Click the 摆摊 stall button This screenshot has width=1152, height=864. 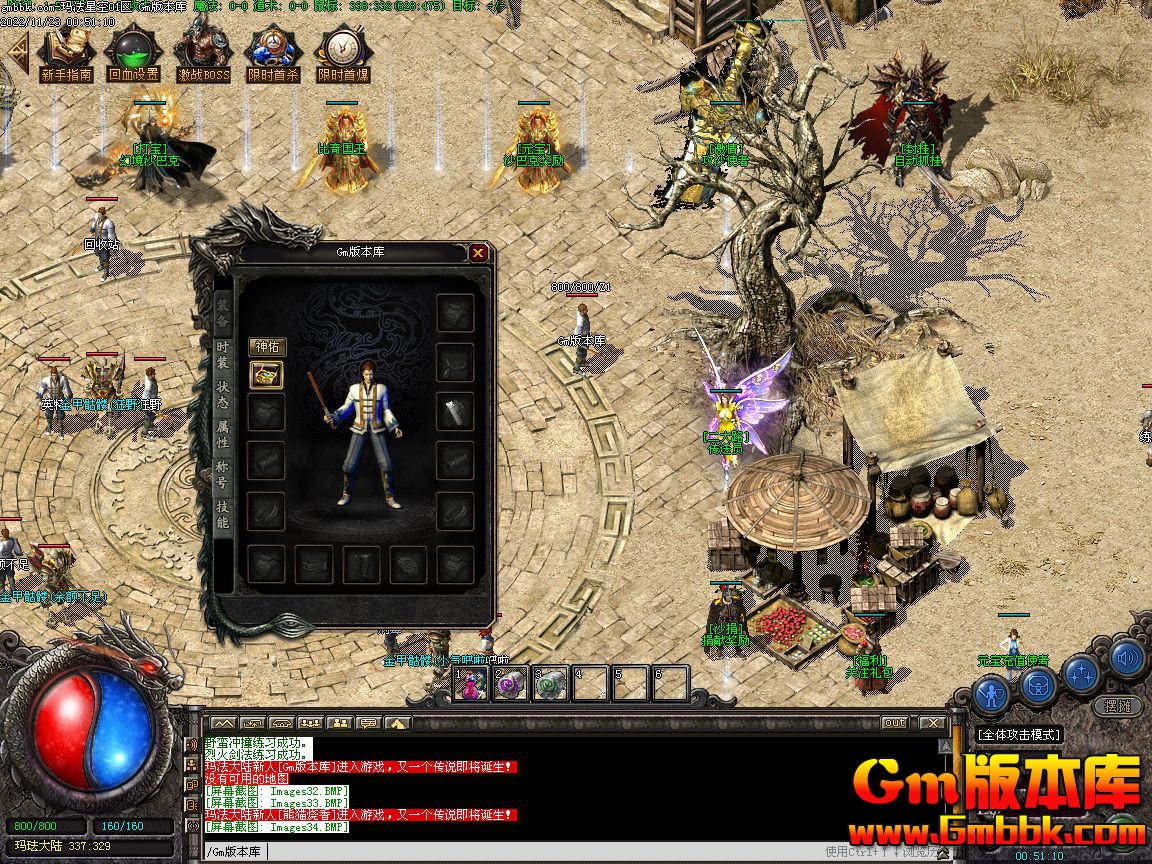pyautogui.click(x=1117, y=705)
